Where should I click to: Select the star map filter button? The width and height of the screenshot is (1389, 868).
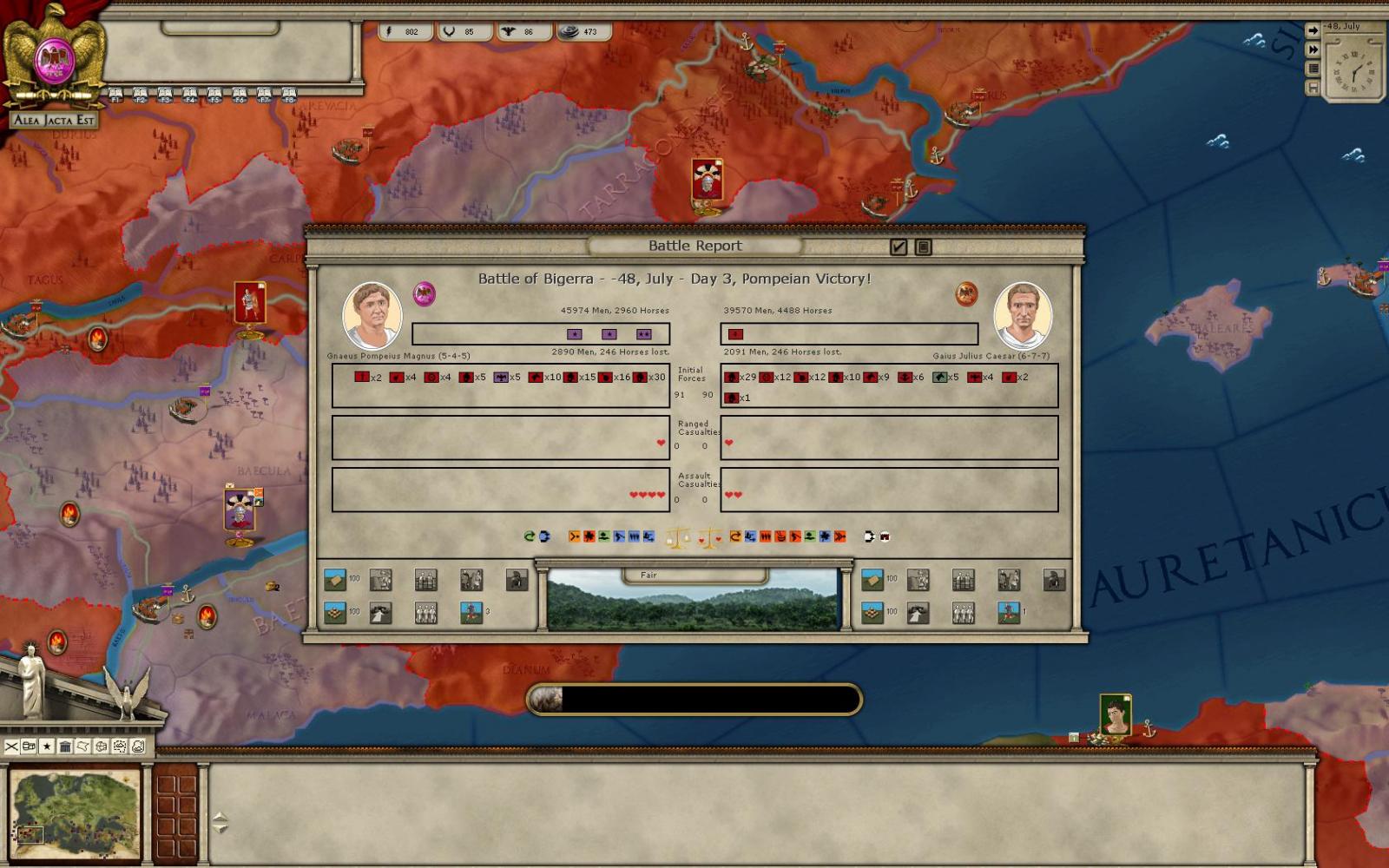click(47, 746)
